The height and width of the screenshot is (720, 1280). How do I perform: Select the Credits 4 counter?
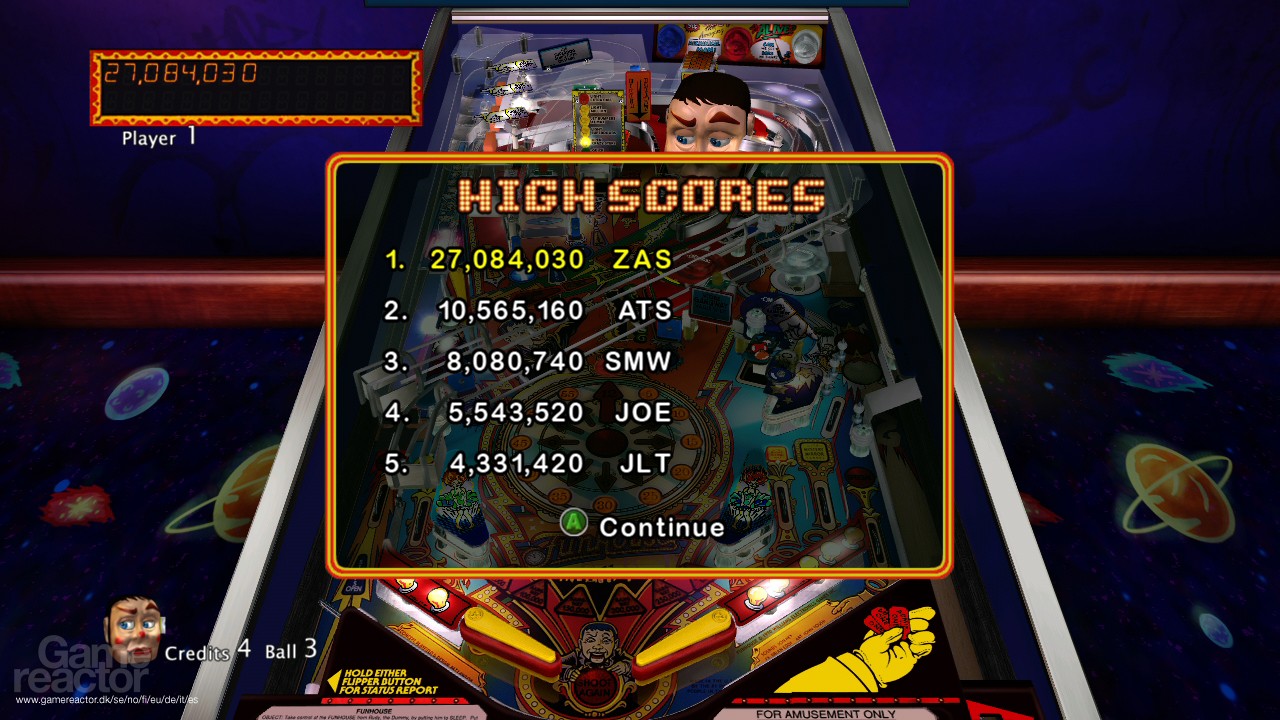tap(206, 653)
